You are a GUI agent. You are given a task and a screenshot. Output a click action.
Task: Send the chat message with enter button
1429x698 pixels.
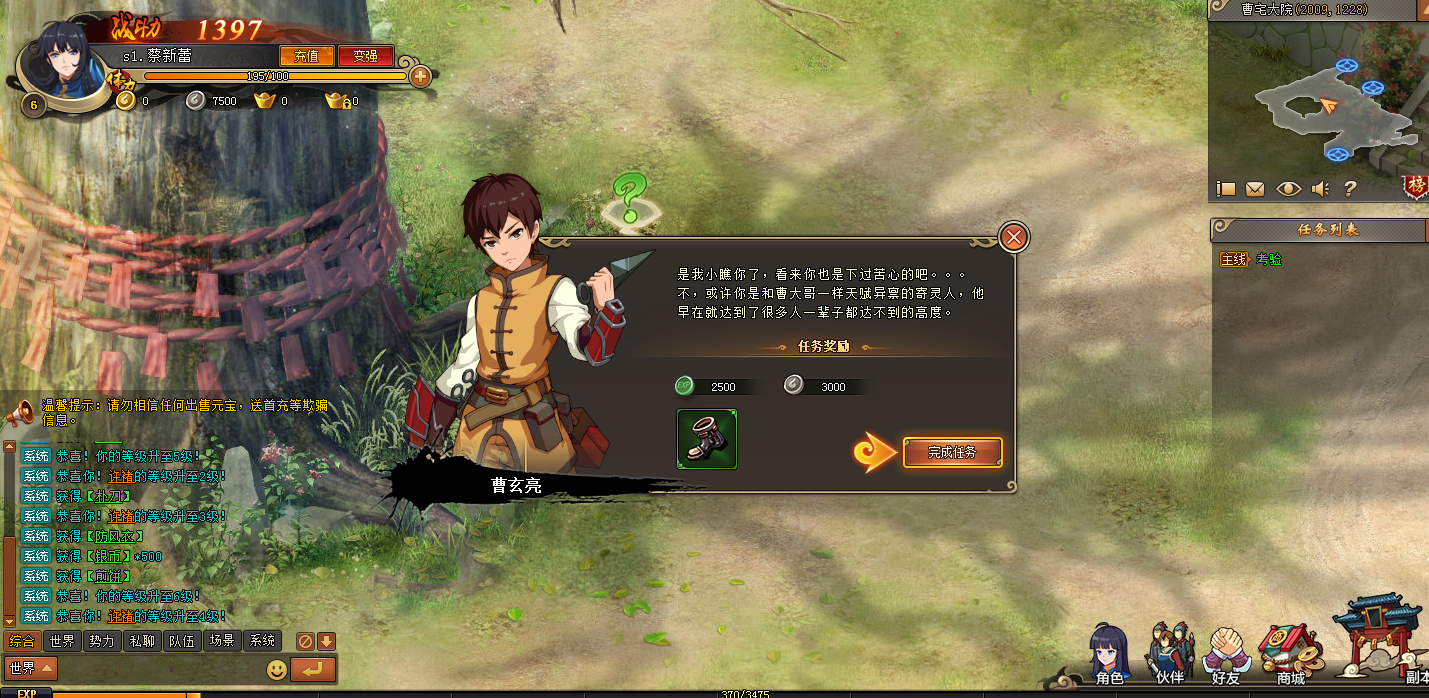(313, 669)
